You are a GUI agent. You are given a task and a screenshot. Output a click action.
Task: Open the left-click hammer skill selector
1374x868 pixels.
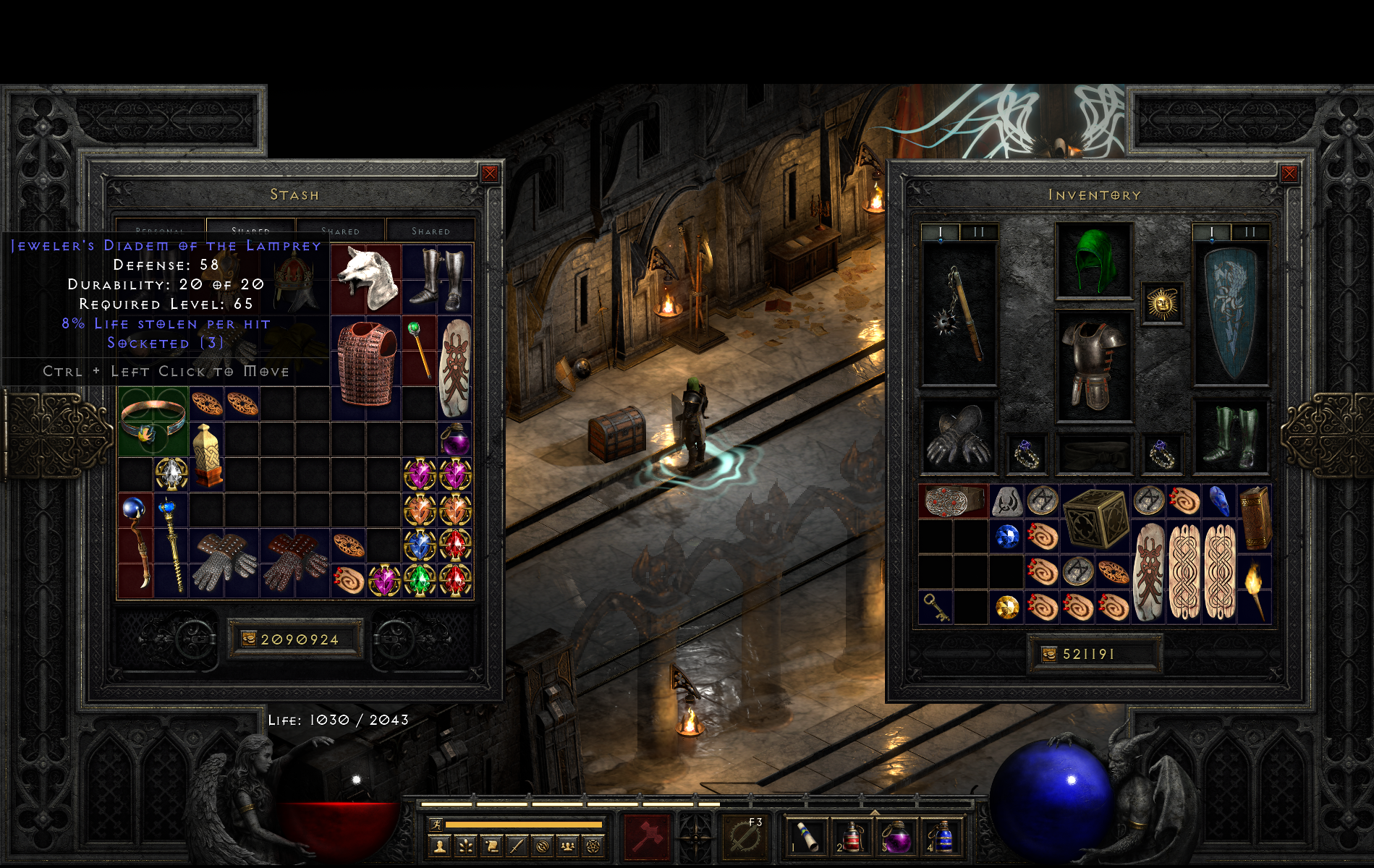[x=647, y=837]
